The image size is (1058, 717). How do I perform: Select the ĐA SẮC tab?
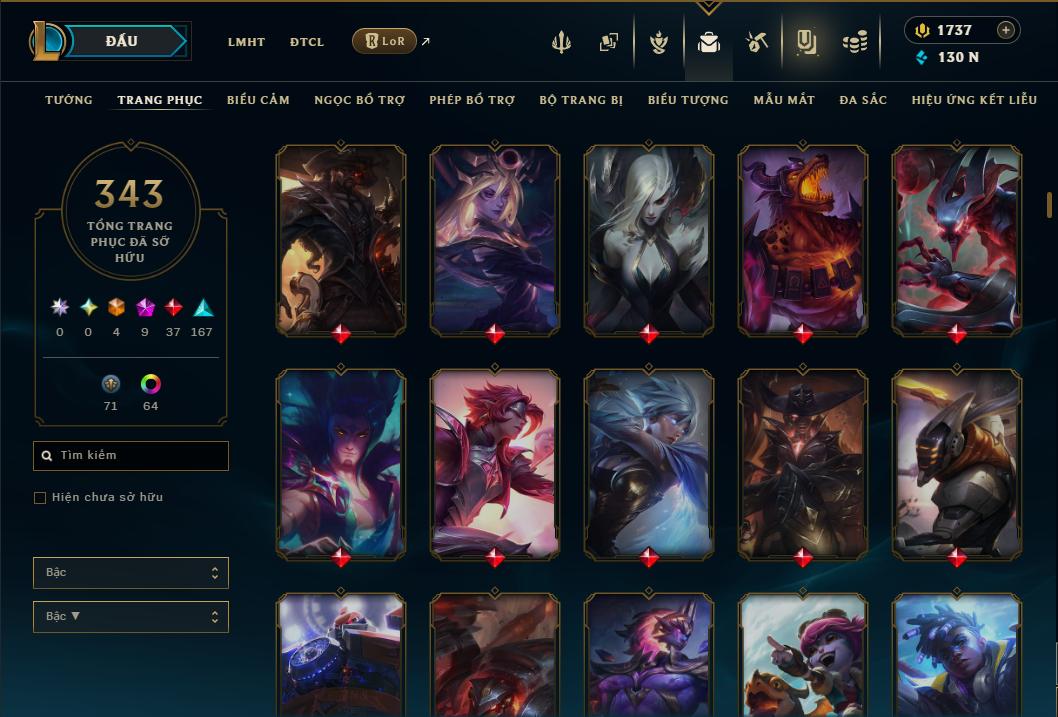tap(863, 100)
